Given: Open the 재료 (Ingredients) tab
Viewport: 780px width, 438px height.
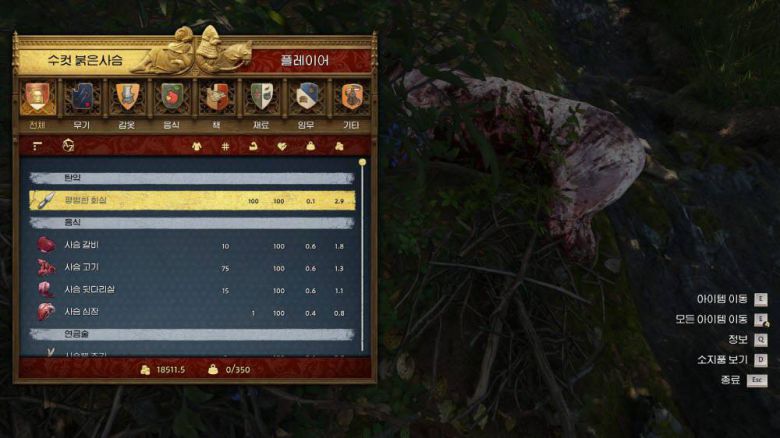Looking at the screenshot, I should (261, 98).
